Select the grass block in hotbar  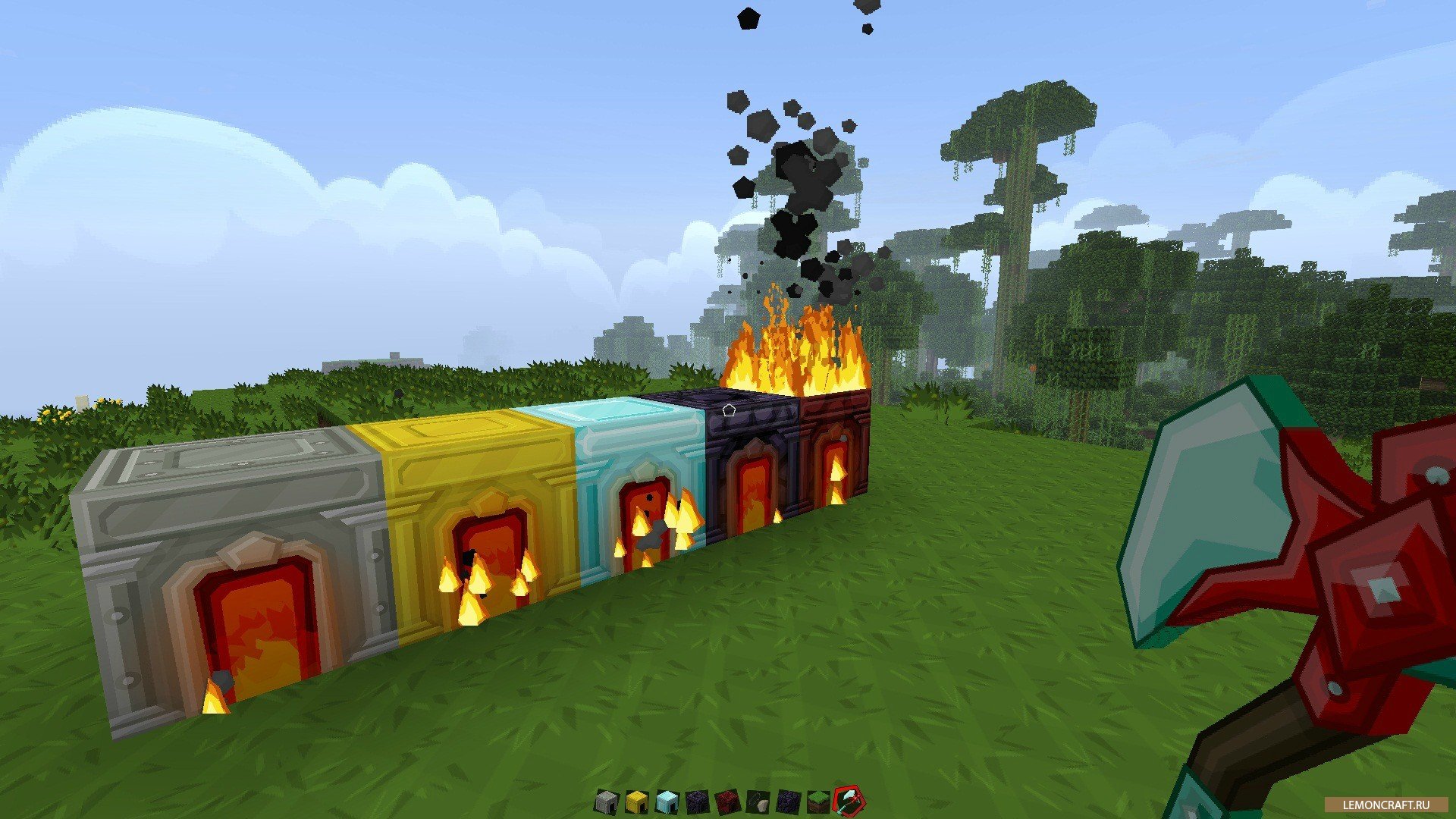817,800
